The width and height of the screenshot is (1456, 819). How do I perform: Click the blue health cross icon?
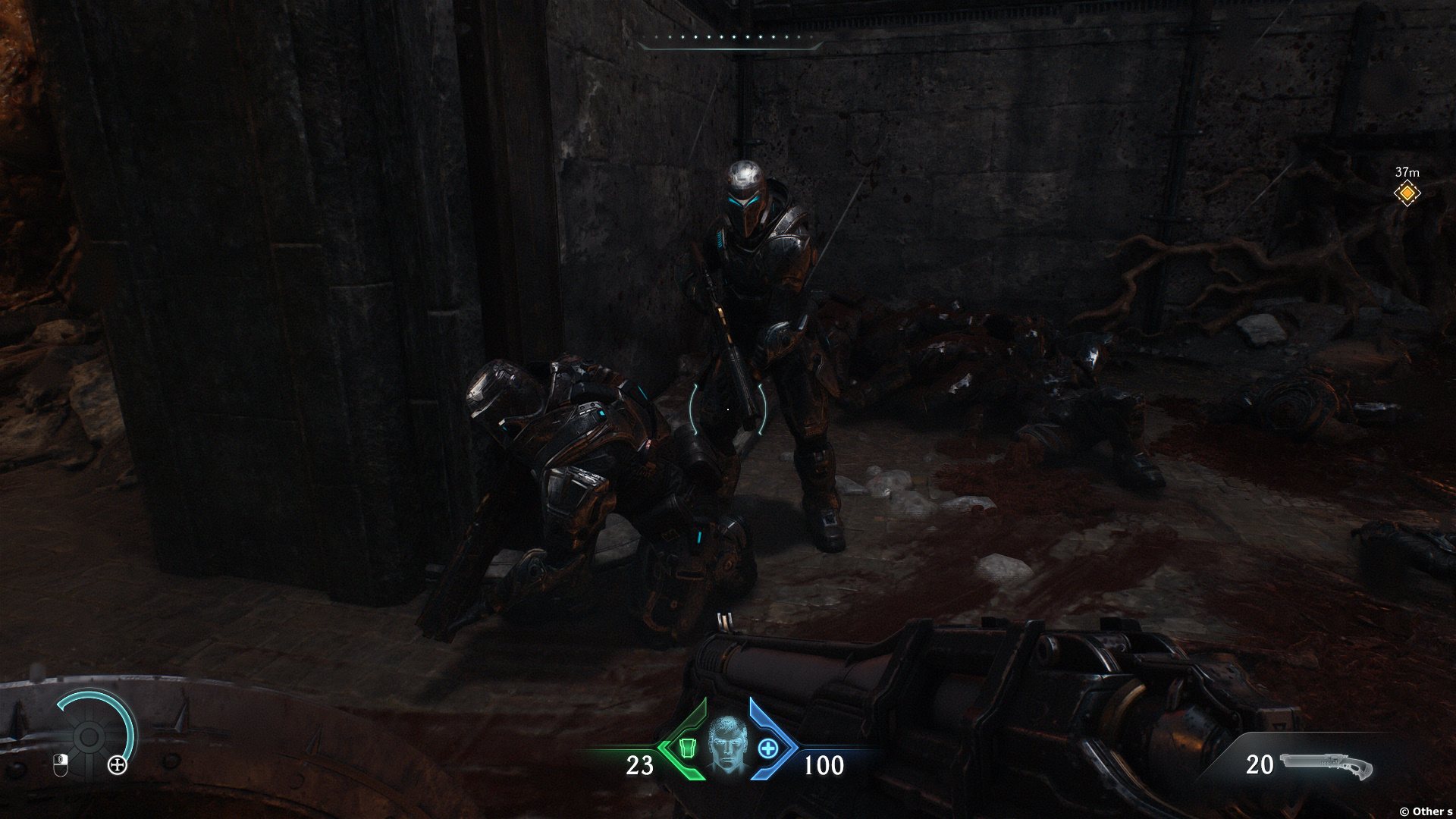pyautogui.click(x=768, y=748)
